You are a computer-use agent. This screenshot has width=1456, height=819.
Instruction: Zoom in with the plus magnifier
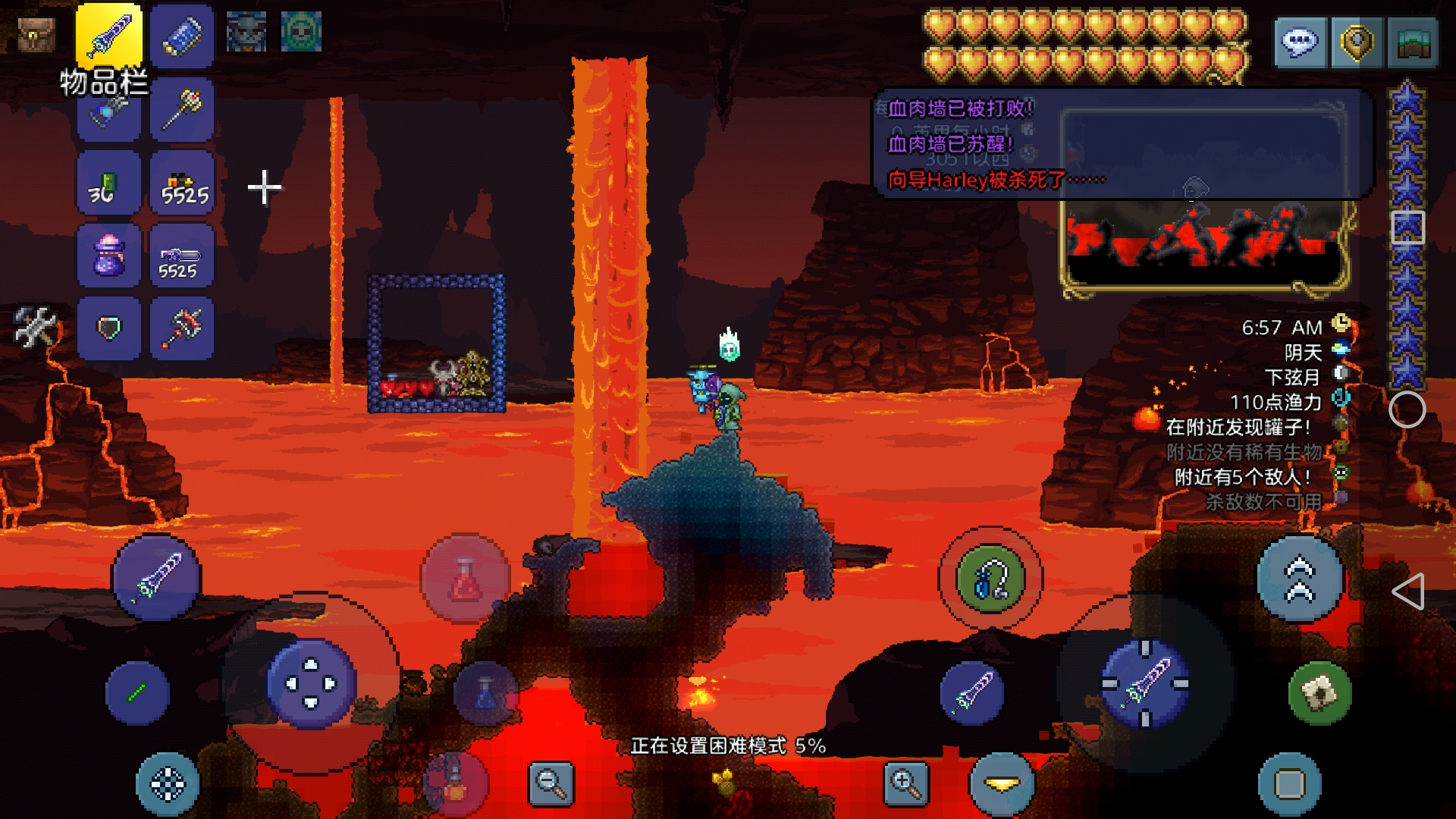click(x=906, y=783)
